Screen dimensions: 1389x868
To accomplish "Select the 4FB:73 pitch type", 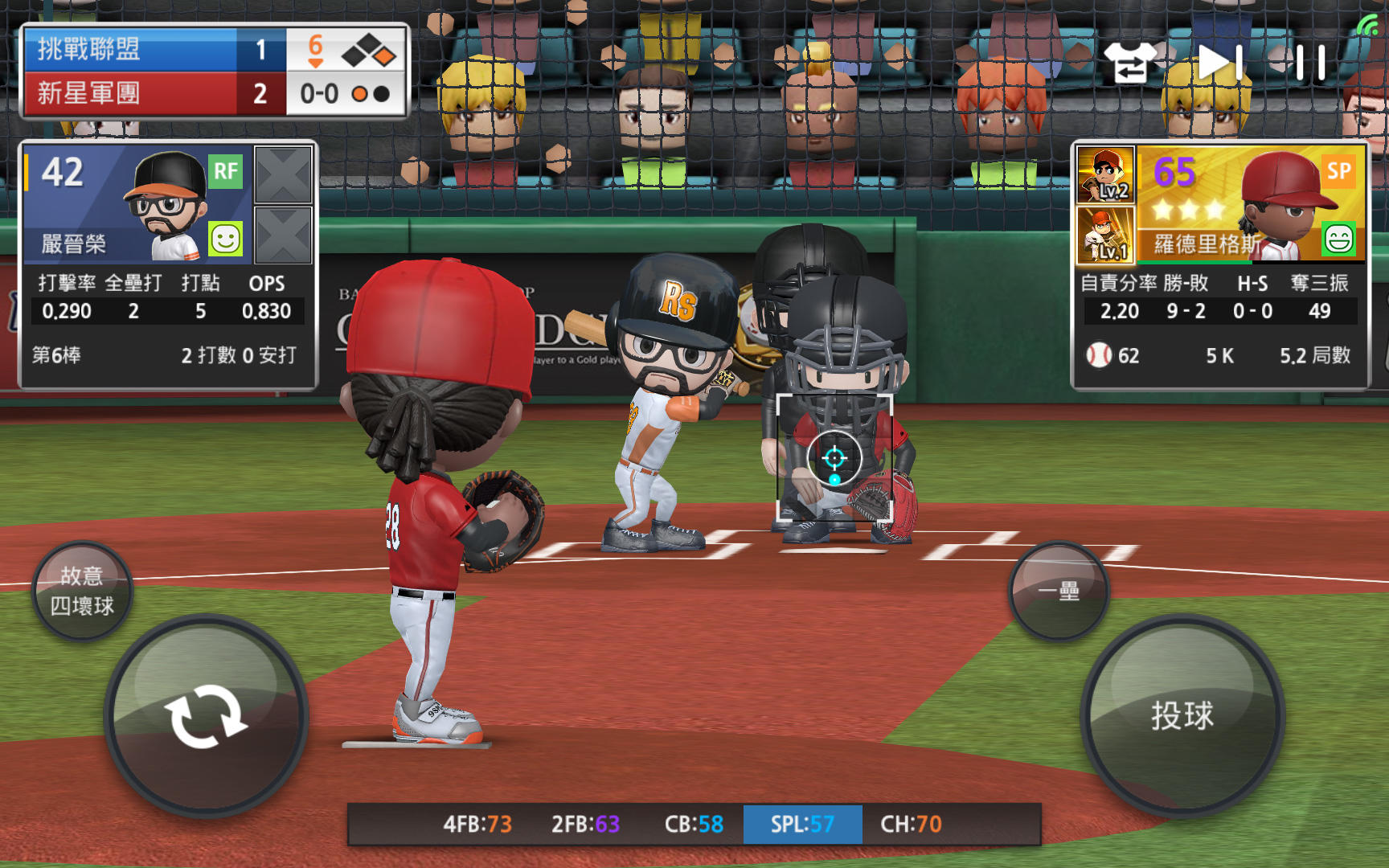I will 477,824.
